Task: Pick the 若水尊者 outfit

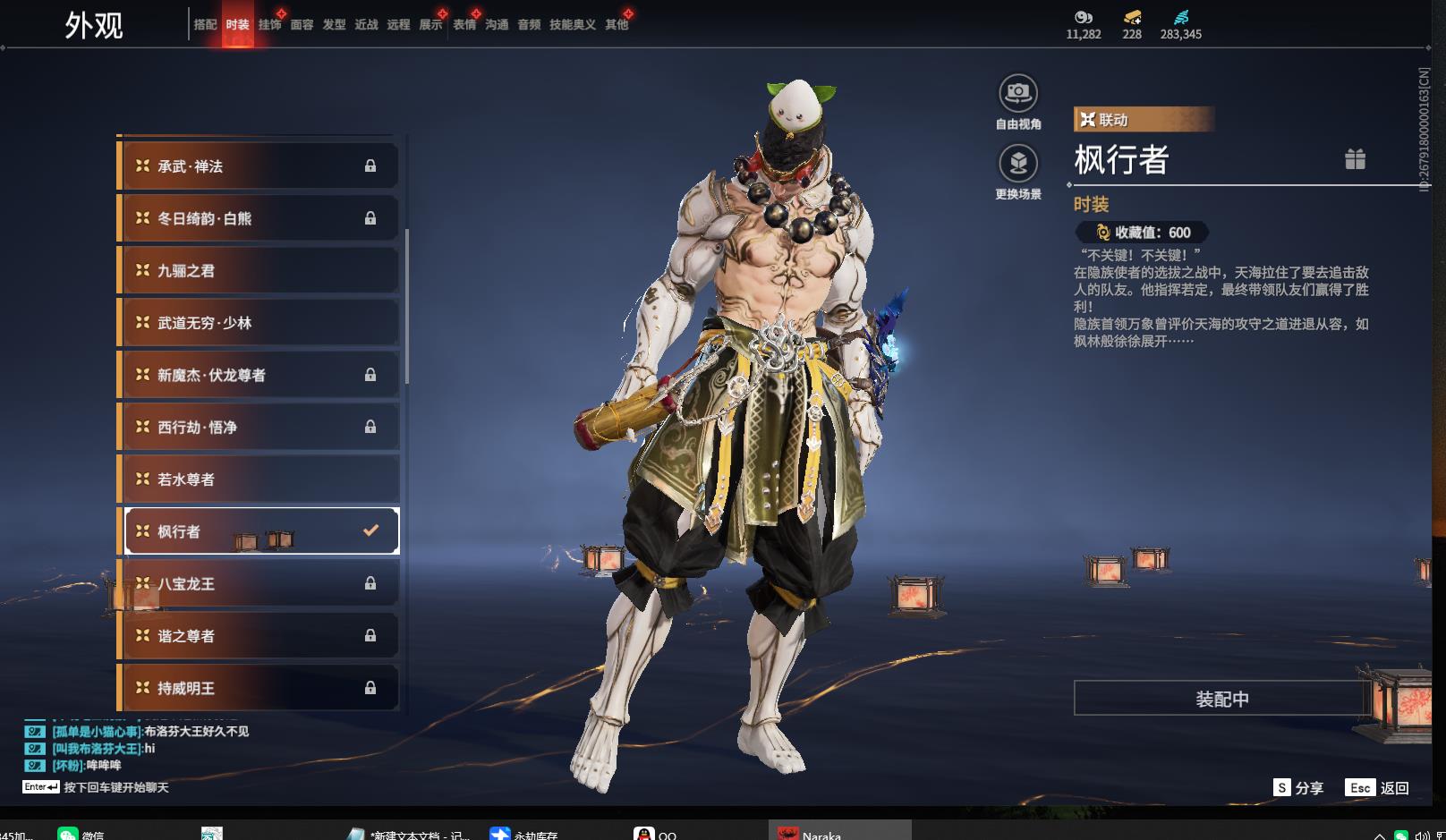Action: [259, 479]
